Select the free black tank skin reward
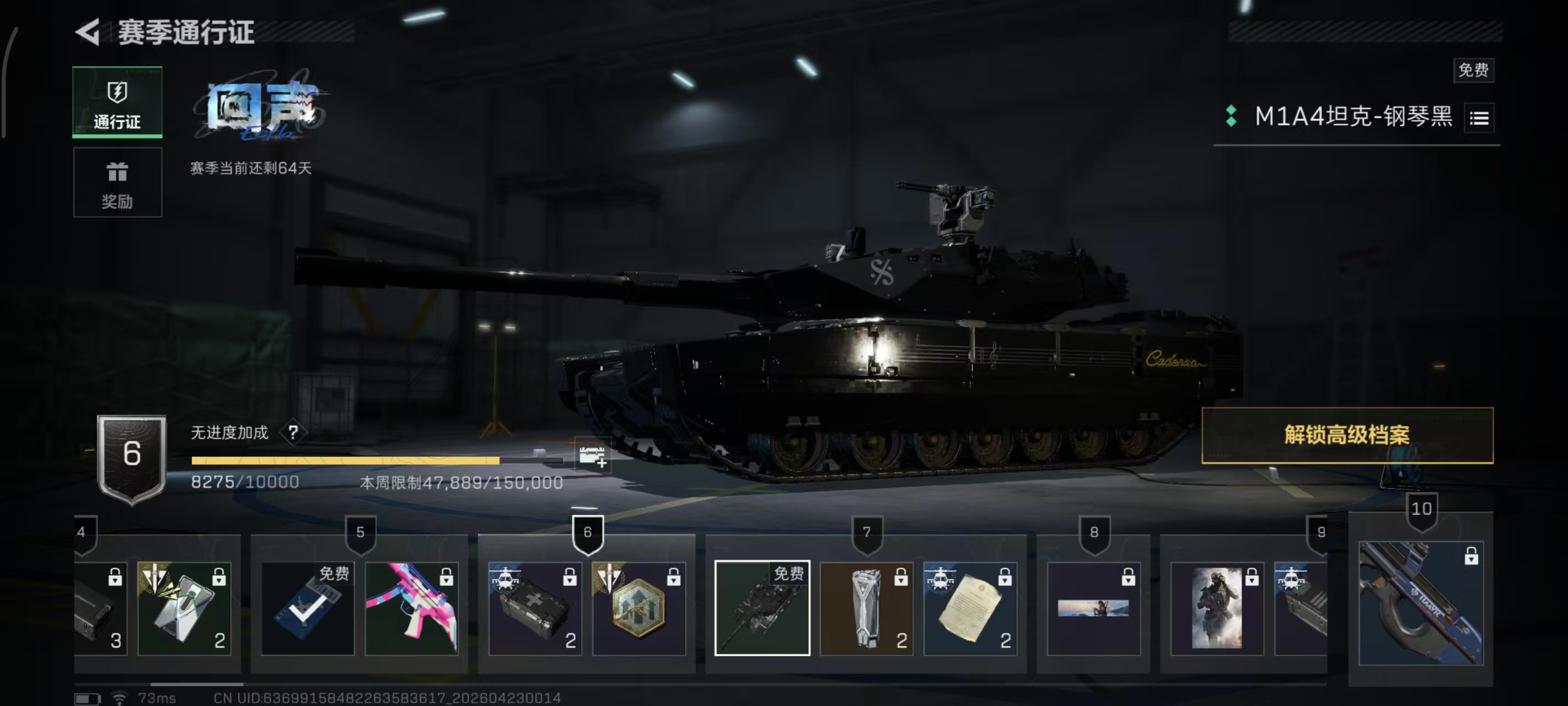This screenshot has height=706, width=1568. pyautogui.click(x=762, y=608)
